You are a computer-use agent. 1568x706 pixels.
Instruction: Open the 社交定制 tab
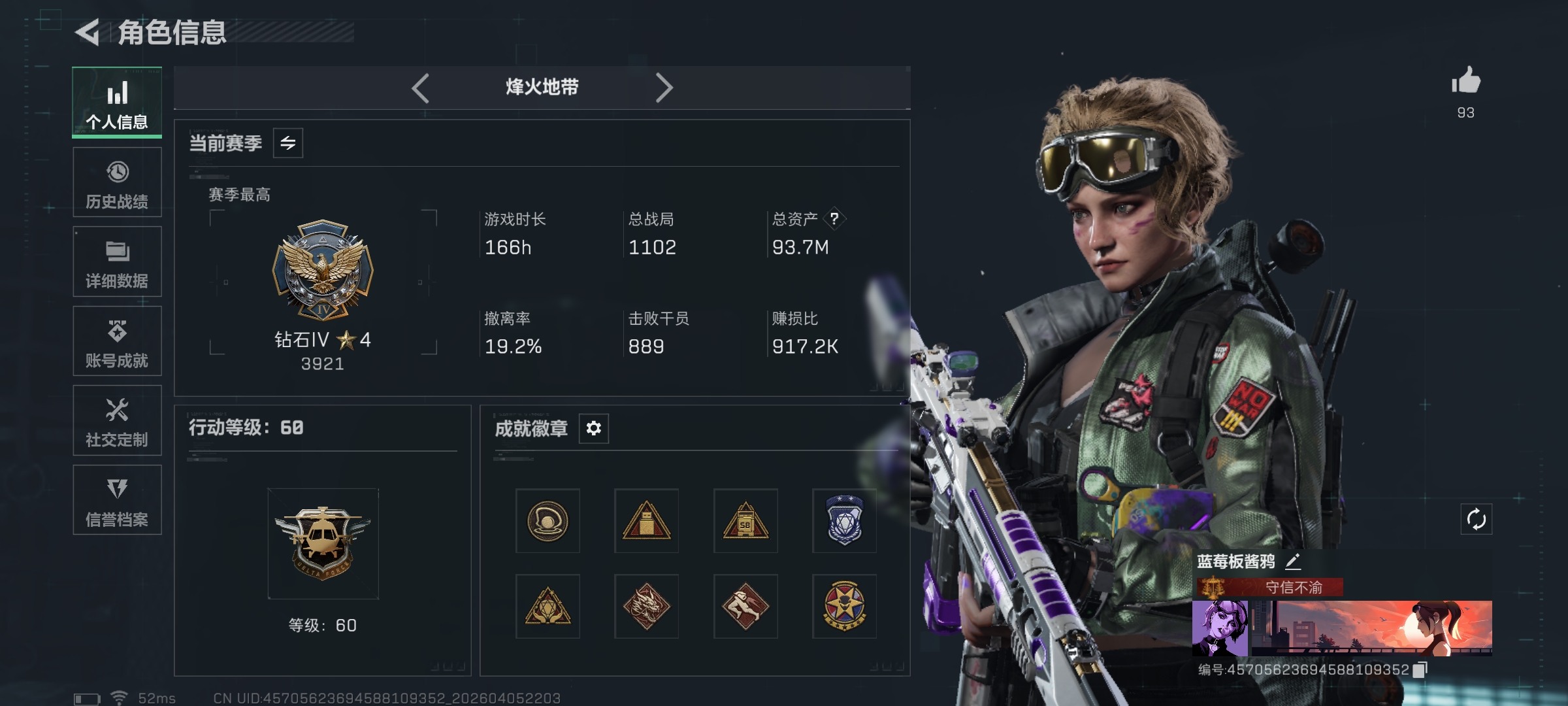pyautogui.click(x=118, y=420)
